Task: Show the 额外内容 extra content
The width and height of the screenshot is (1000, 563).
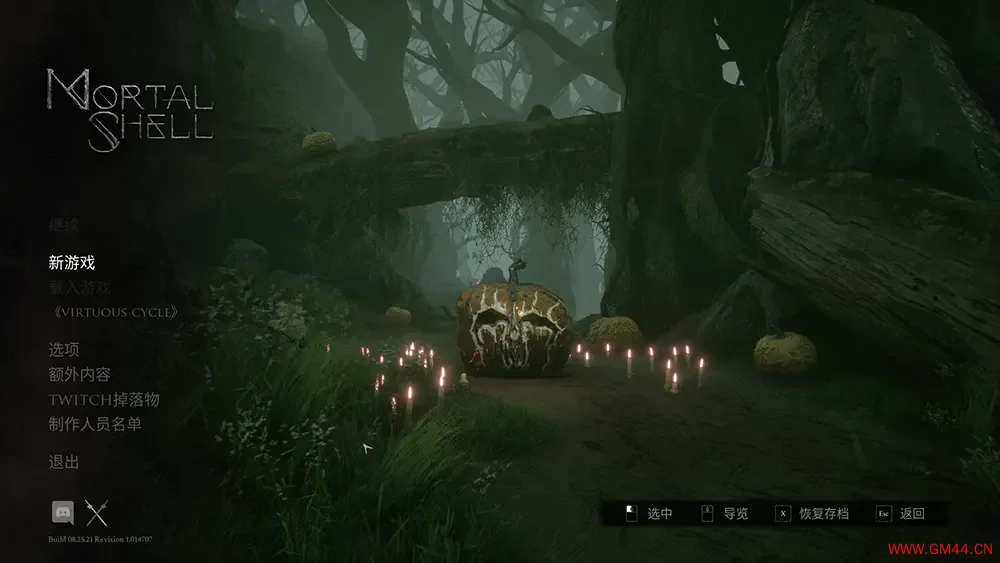Action: (x=80, y=374)
